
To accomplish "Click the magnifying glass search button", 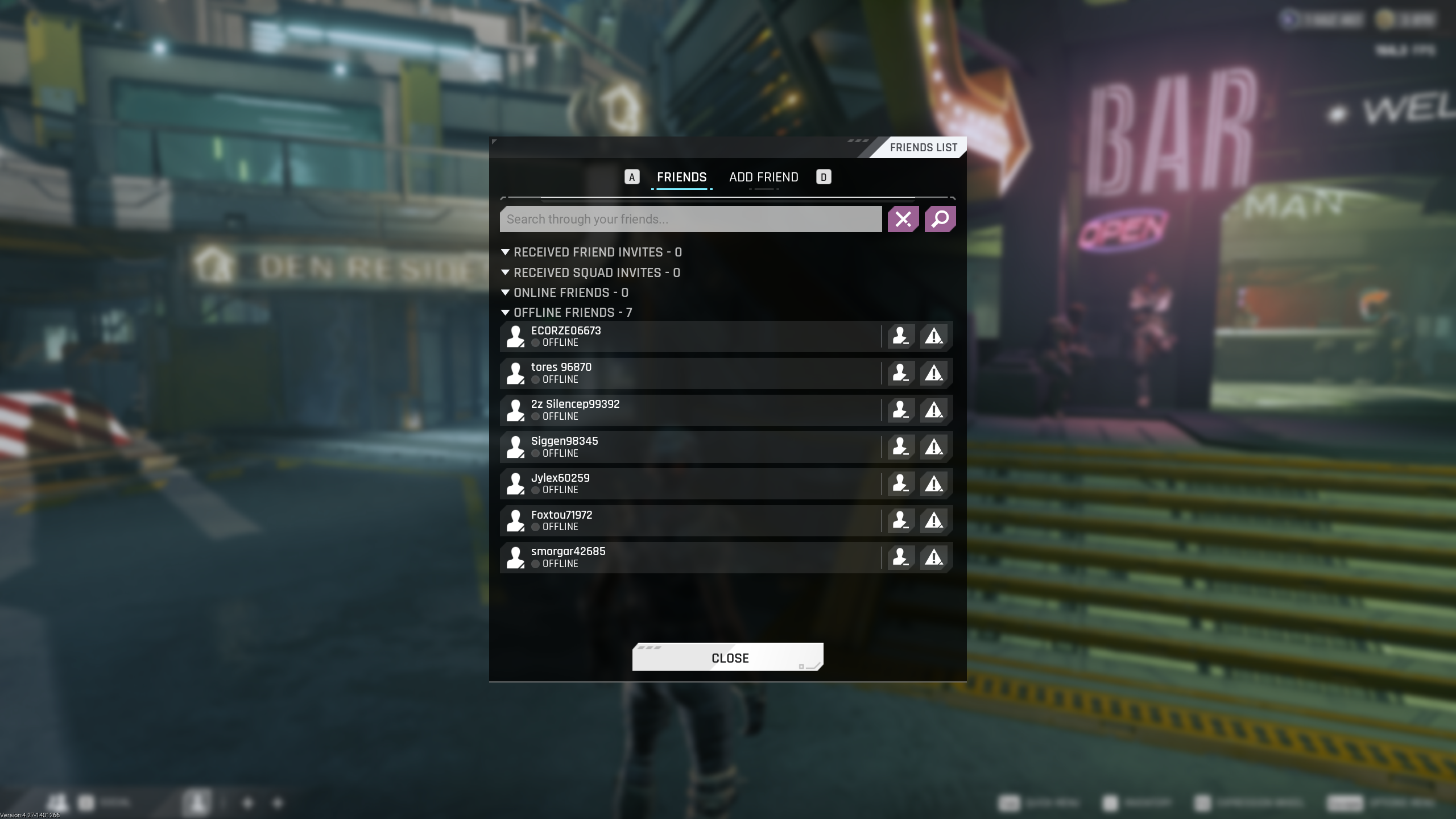I will [940, 220].
